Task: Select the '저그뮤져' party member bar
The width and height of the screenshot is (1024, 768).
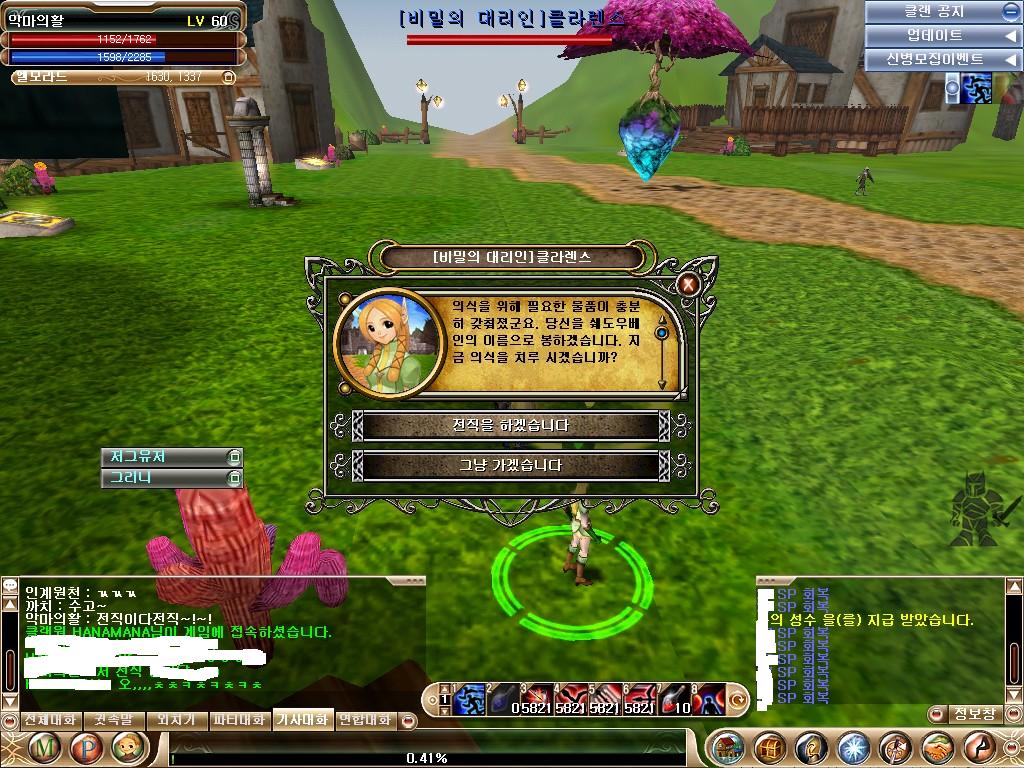Action: (x=165, y=457)
